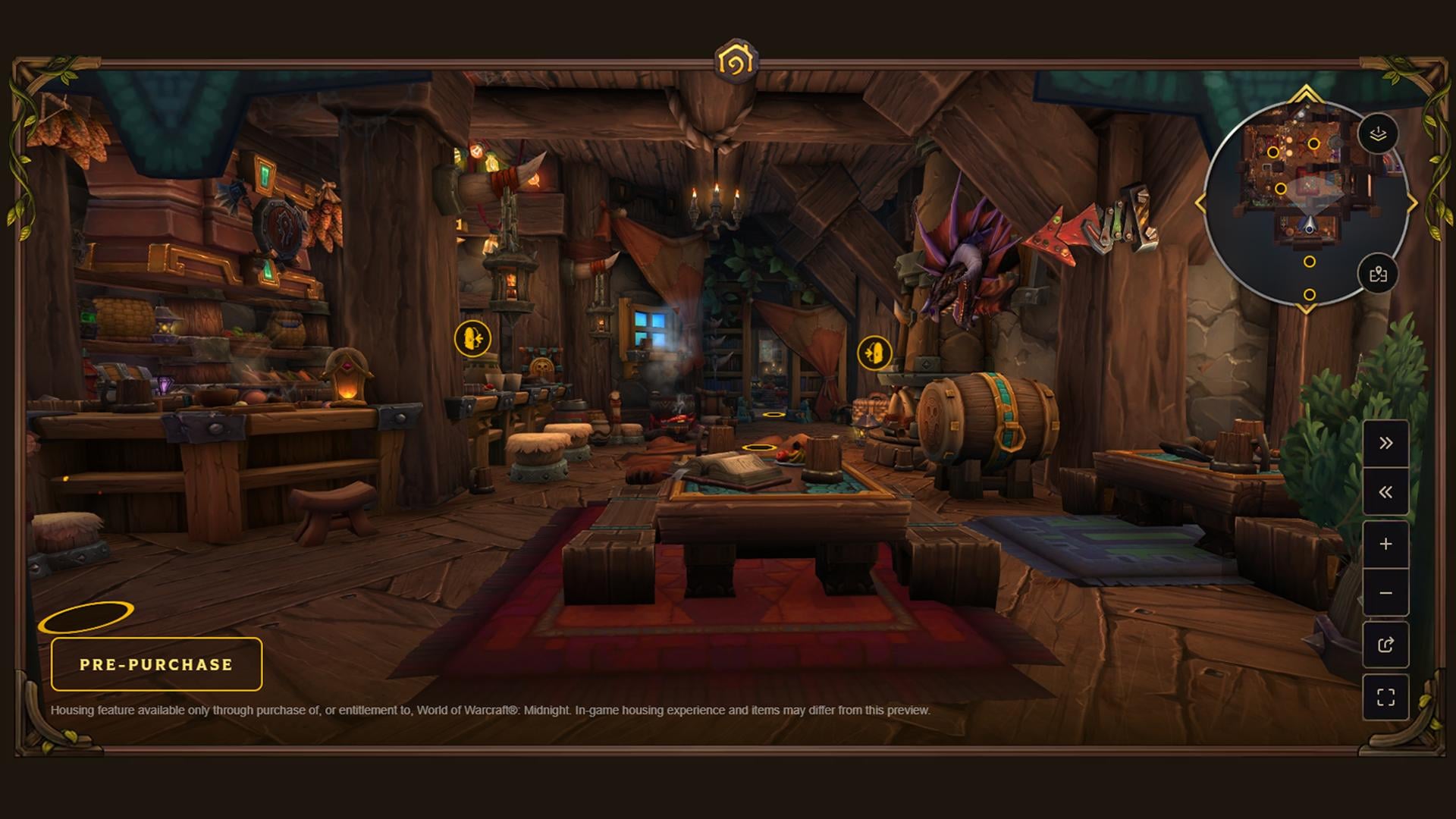Select the door hotspot beside the left pillar
Screen dimensions: 1456x819
pyautogui.click(x=472, y=338)
